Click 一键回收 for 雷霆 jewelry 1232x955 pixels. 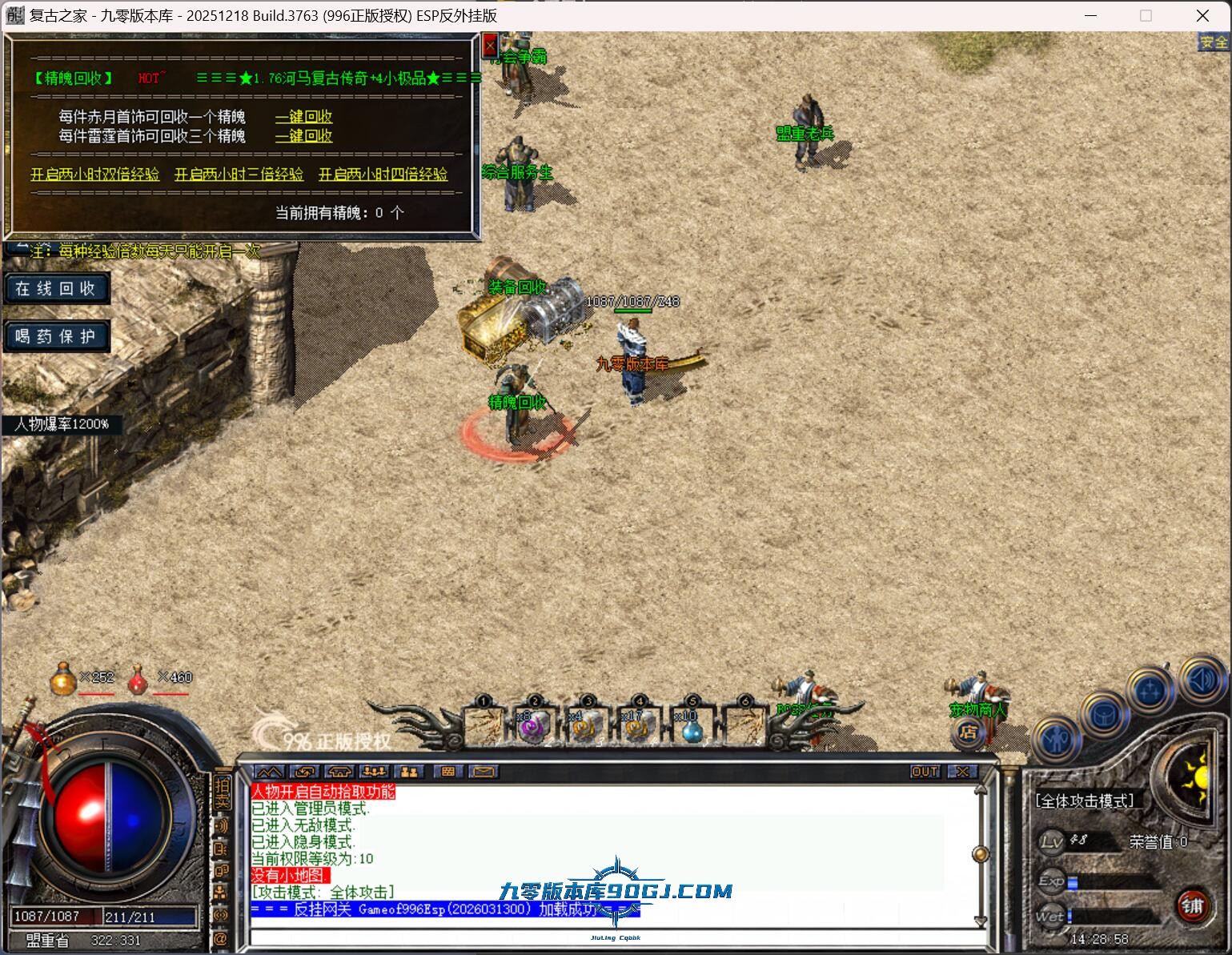[303, 136]
